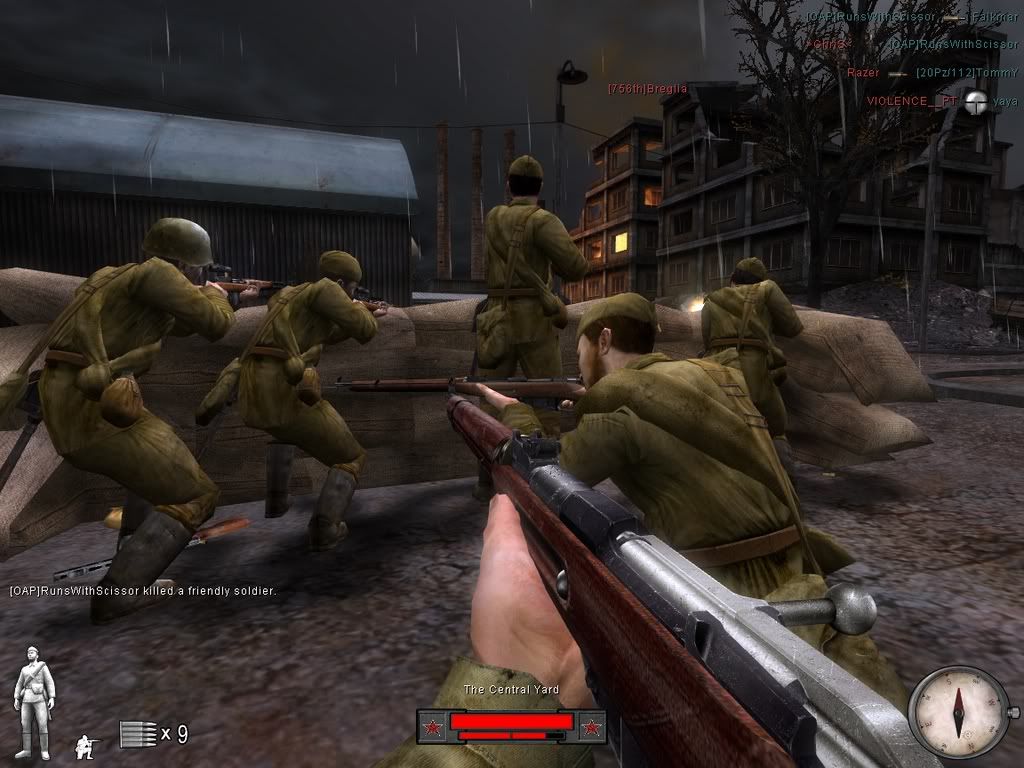Click the standing soldier health status icon

point(34,702)
